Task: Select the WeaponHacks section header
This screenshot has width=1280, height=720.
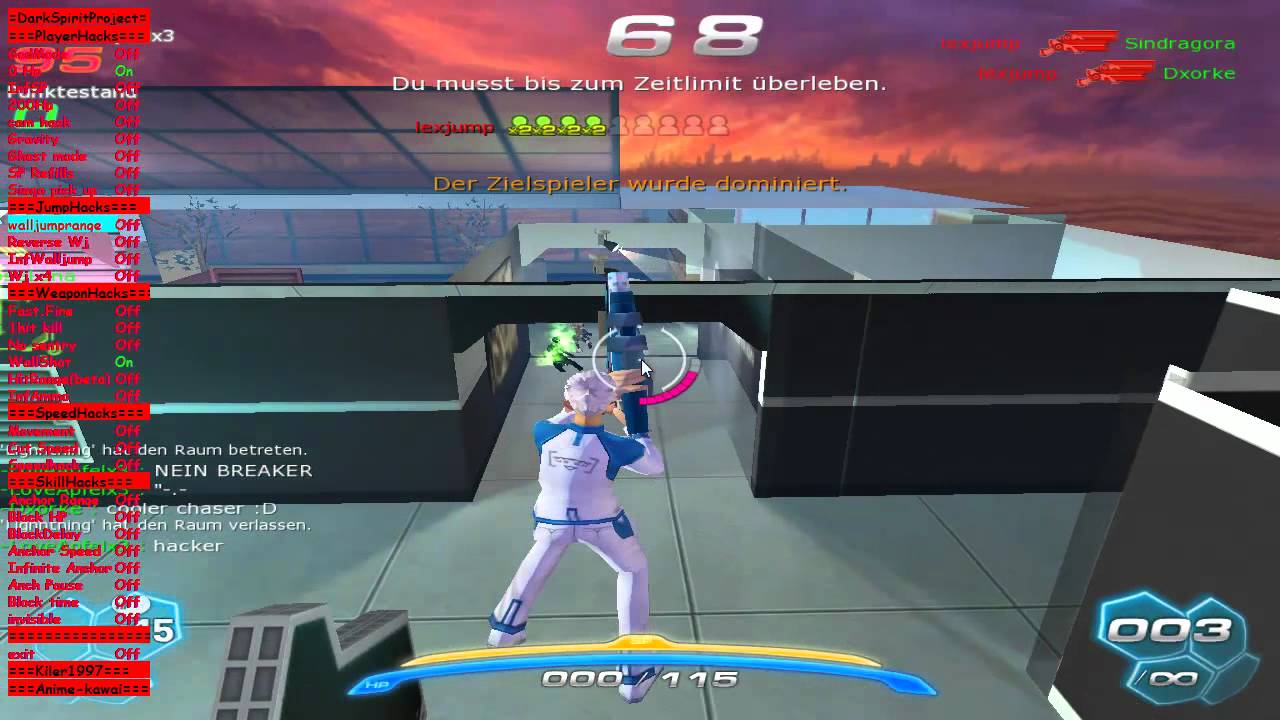Action: point(78,293)
